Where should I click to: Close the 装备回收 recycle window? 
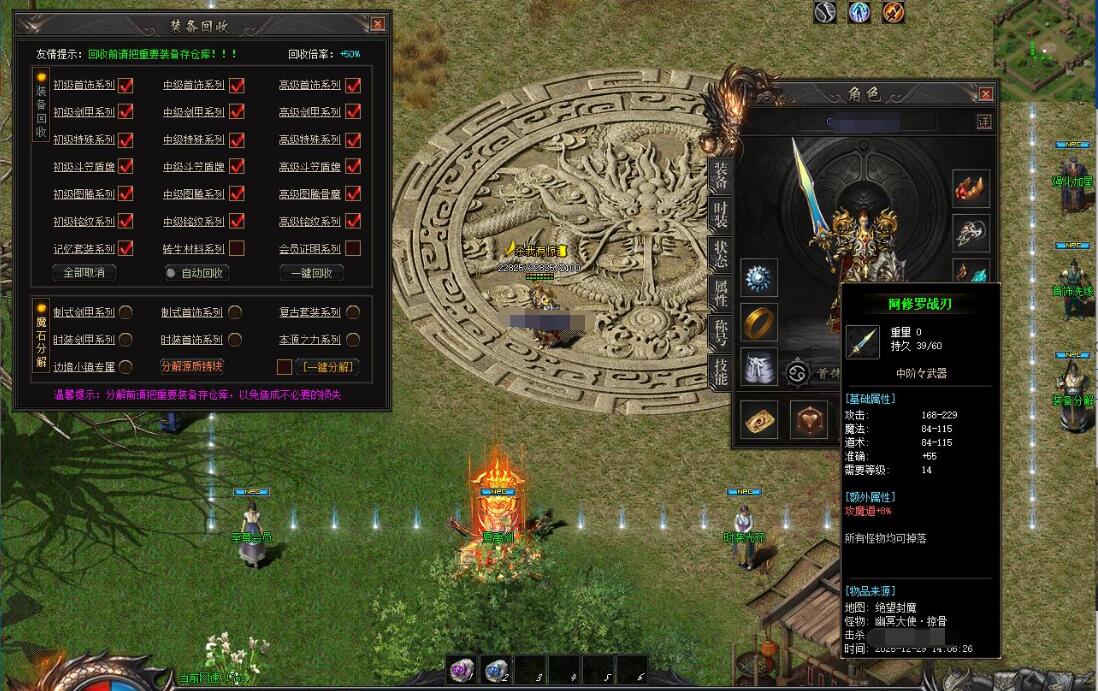coord(377,24)
